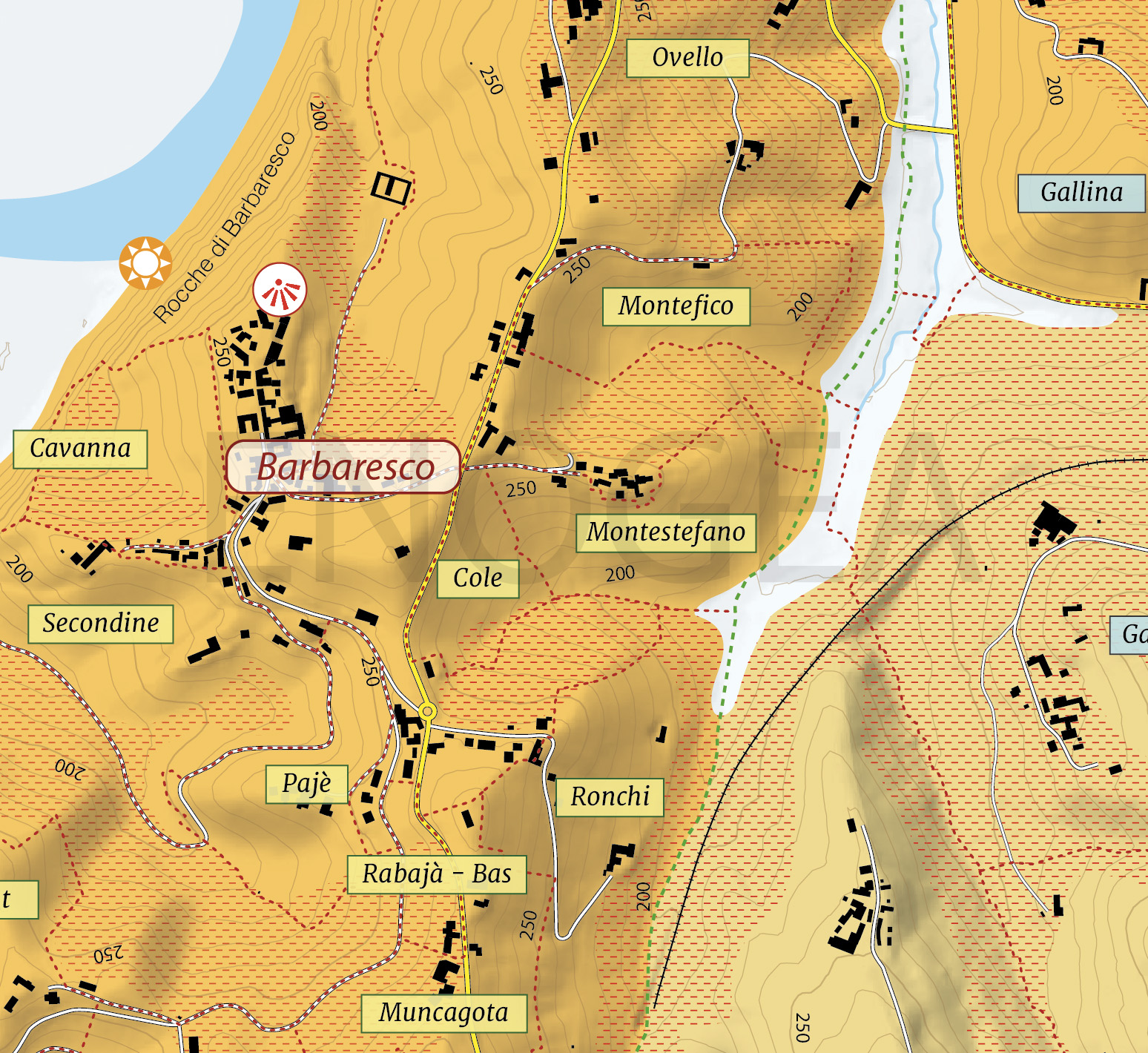Viewport: 1148px width, 1053px height.
Task: Open the Rabajà - Bas label
Action: pyautogui.click(x=437, y=874)
